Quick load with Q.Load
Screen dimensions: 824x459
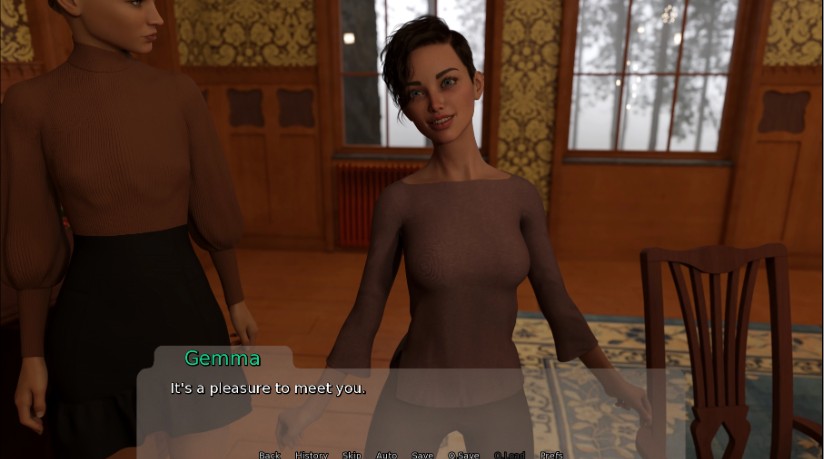[509, 455]
